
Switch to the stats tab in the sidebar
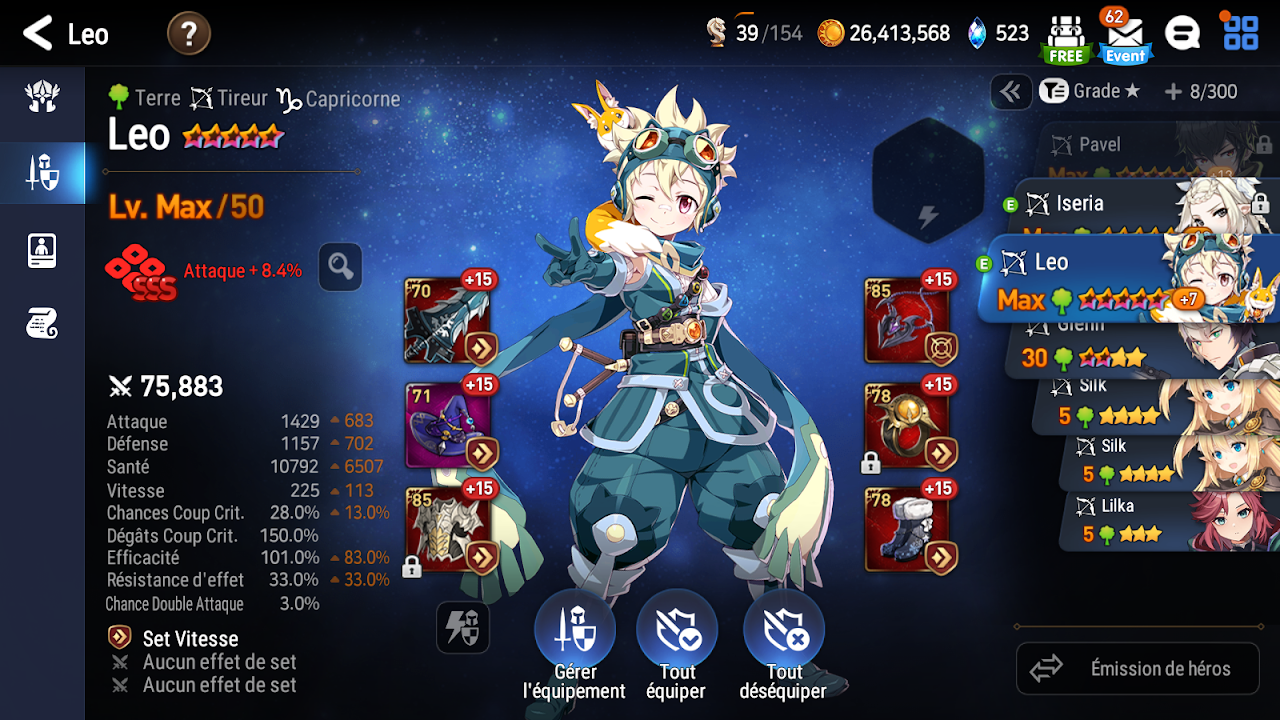click(41, 250)
